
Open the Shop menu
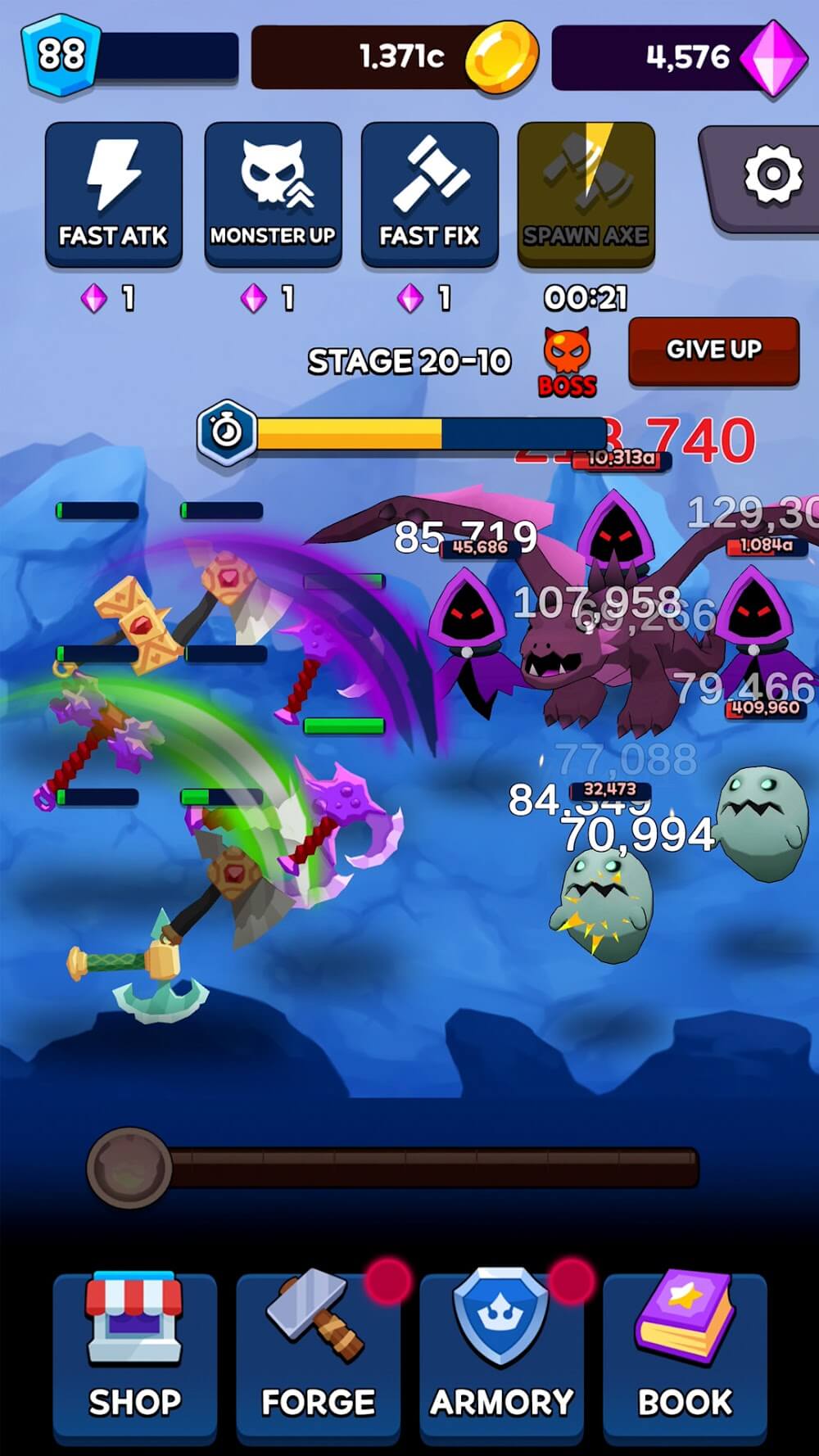tap(135, 1357)
